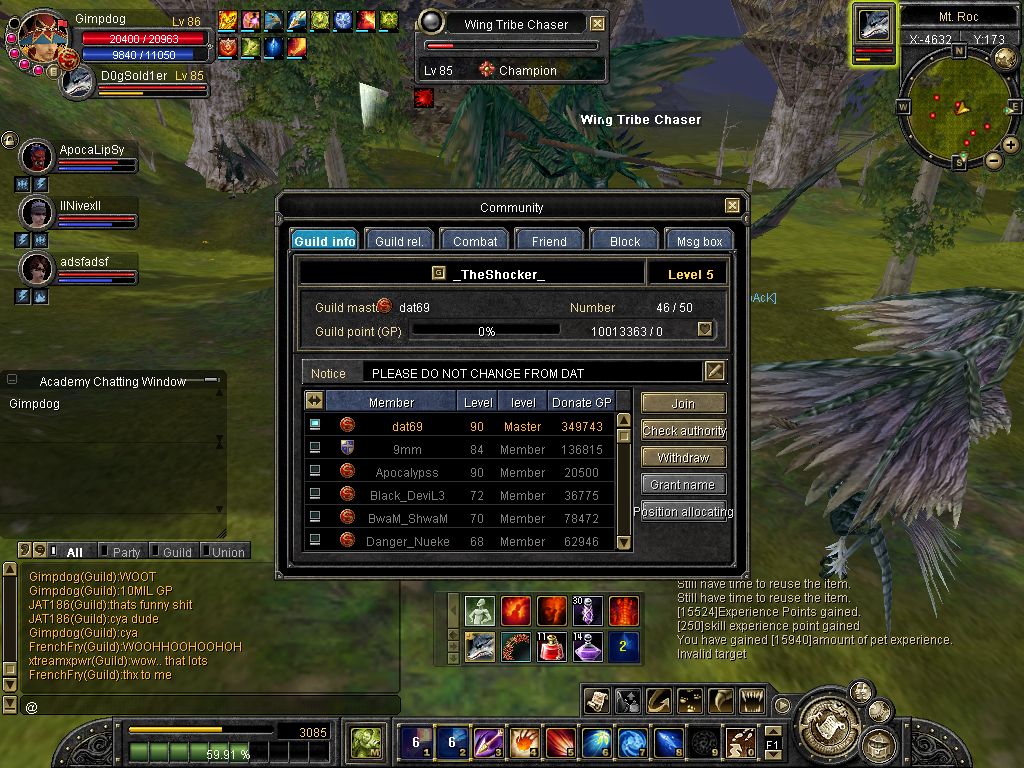Close the Community window
Image resolution: width=1024 pixels, height=768 pixels.
pyautogui.click(x=733, y=206)
